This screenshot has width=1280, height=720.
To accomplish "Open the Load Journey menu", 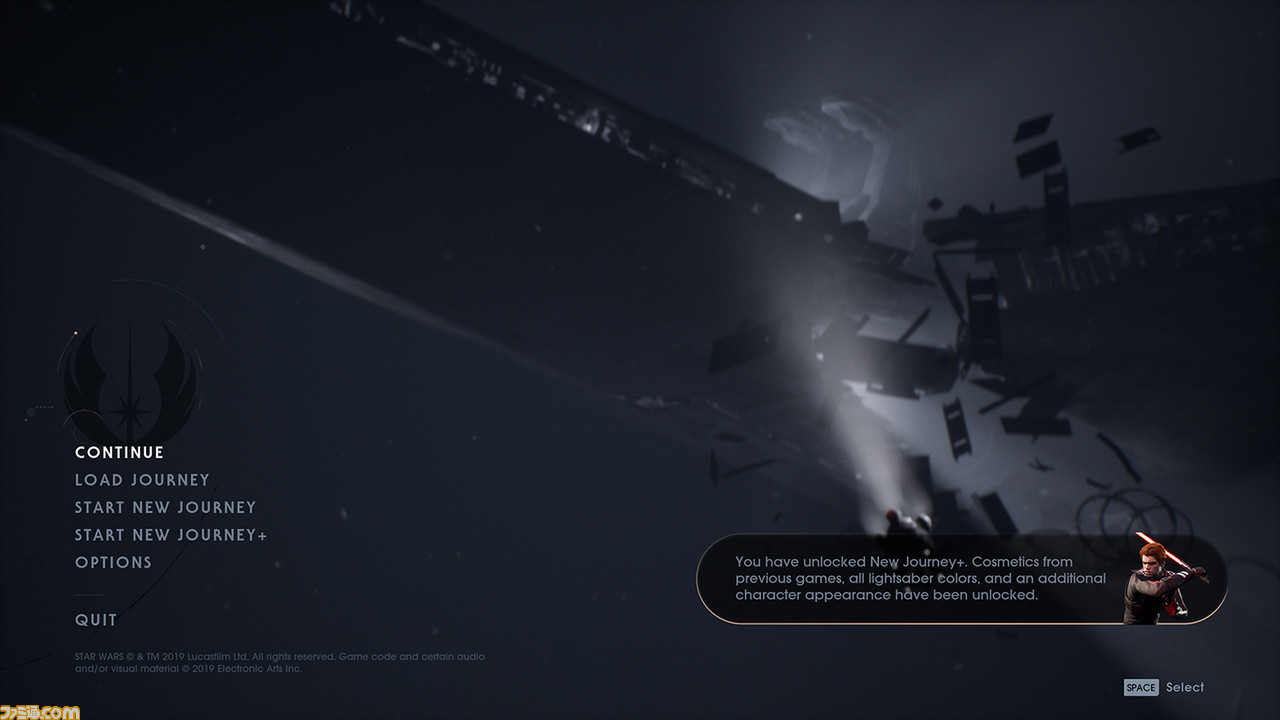I will pos(142,480).
